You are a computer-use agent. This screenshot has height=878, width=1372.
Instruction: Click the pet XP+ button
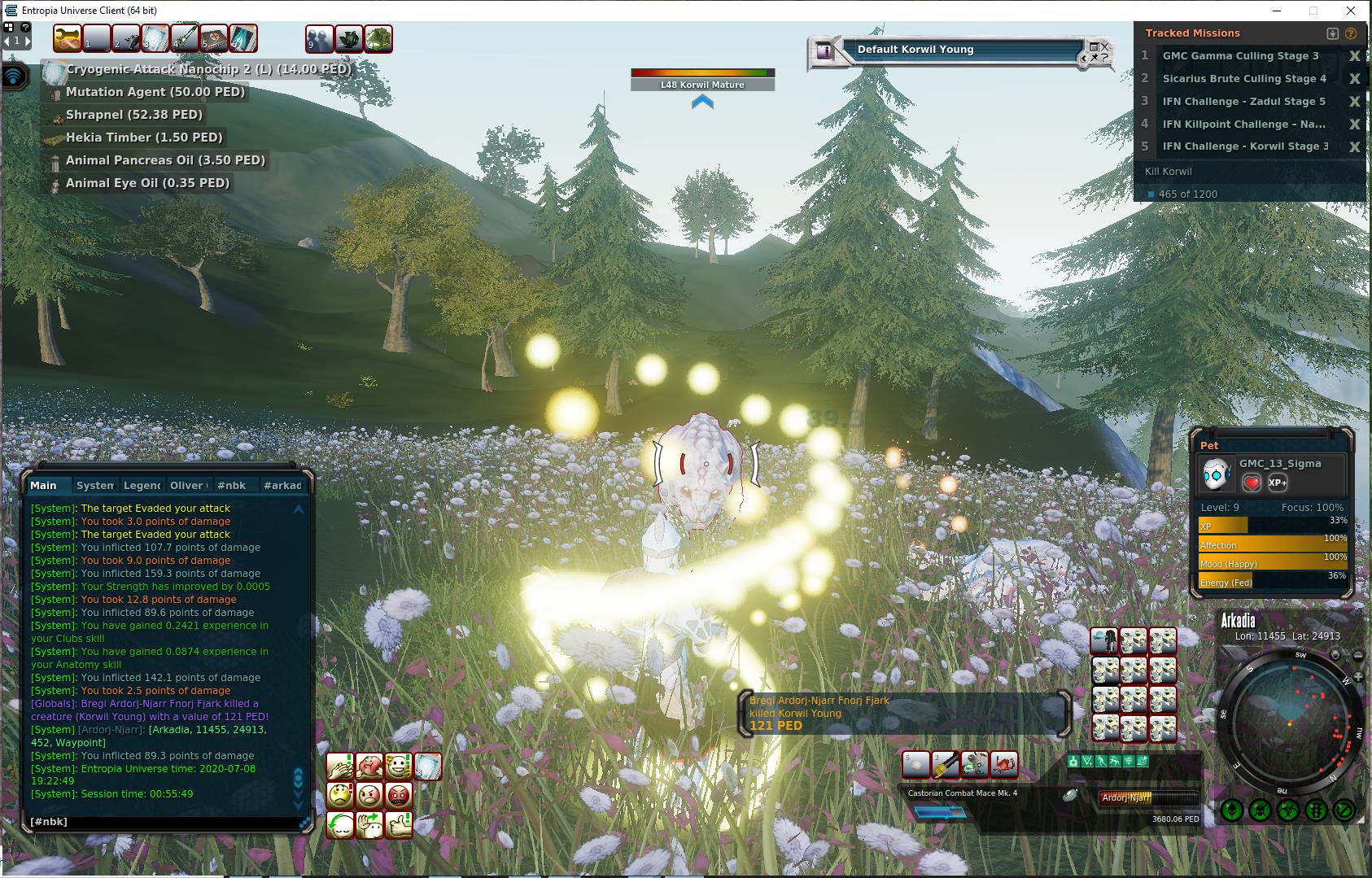point(1278,483)
